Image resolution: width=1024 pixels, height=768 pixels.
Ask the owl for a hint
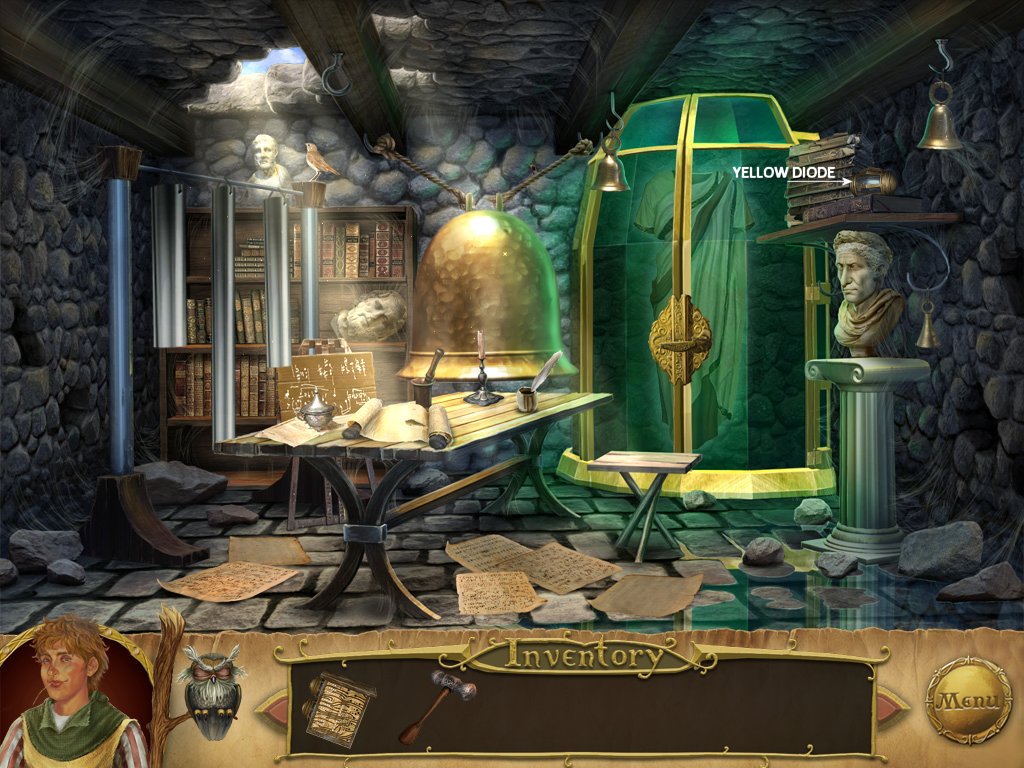pyautogui.click(x=210, y=690)
